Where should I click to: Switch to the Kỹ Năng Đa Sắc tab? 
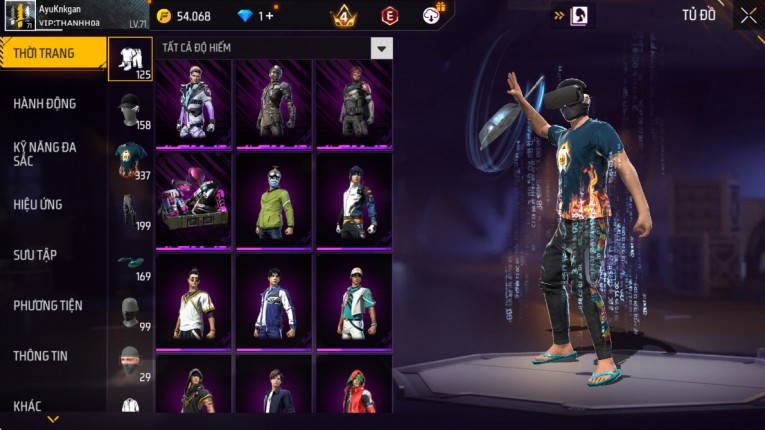(45, 154)
